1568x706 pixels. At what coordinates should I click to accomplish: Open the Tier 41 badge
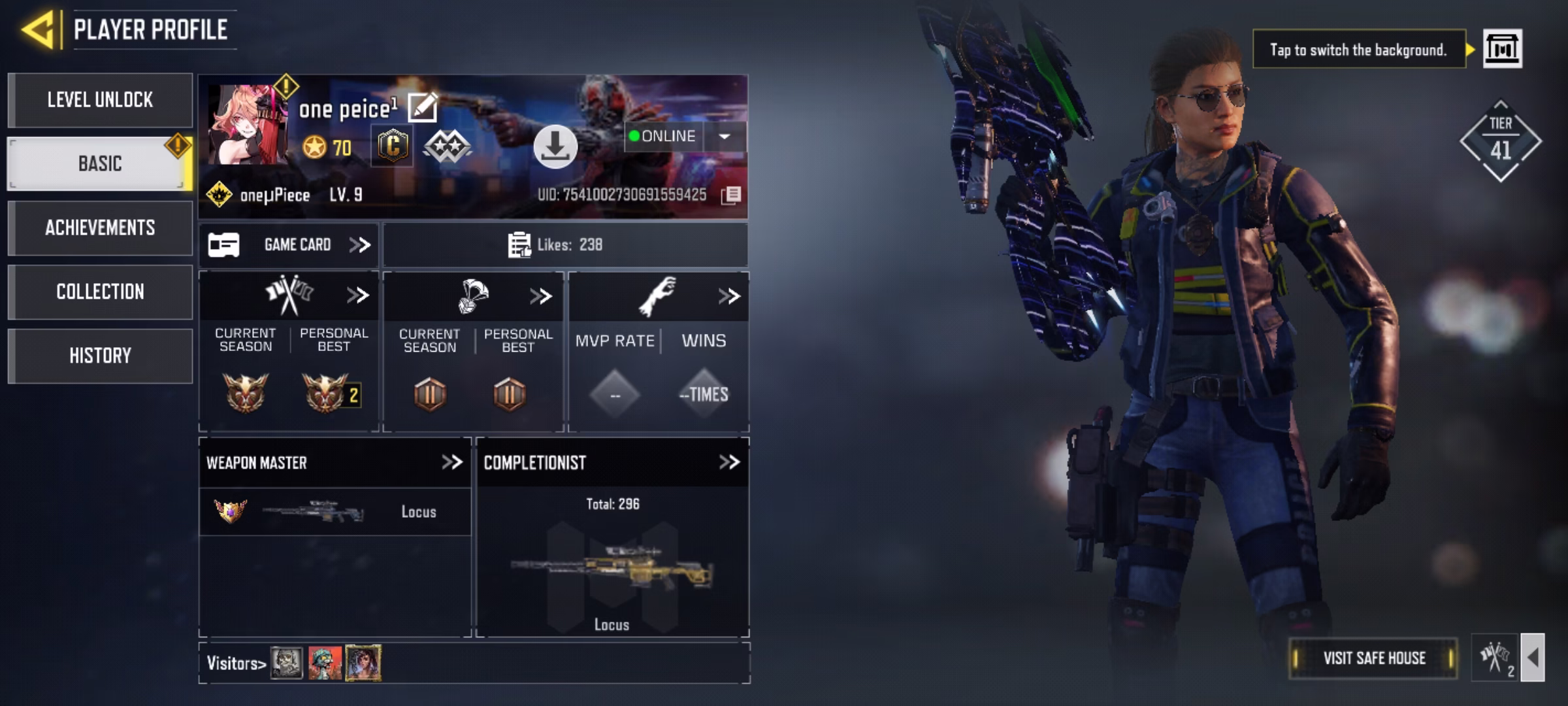click(1500, 141)
